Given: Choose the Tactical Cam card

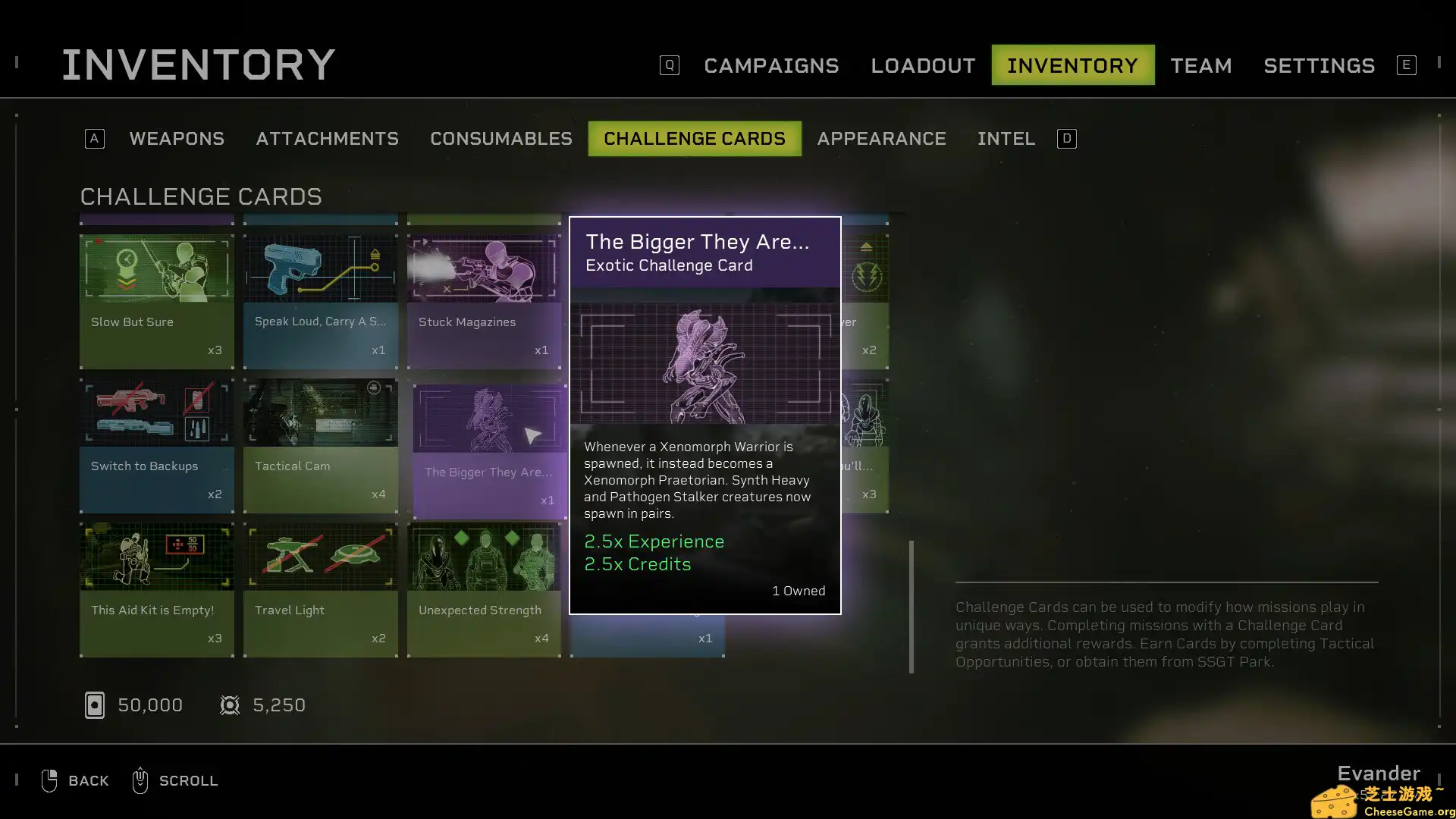Looking at the screenshot, I should [x=320, y=445].
